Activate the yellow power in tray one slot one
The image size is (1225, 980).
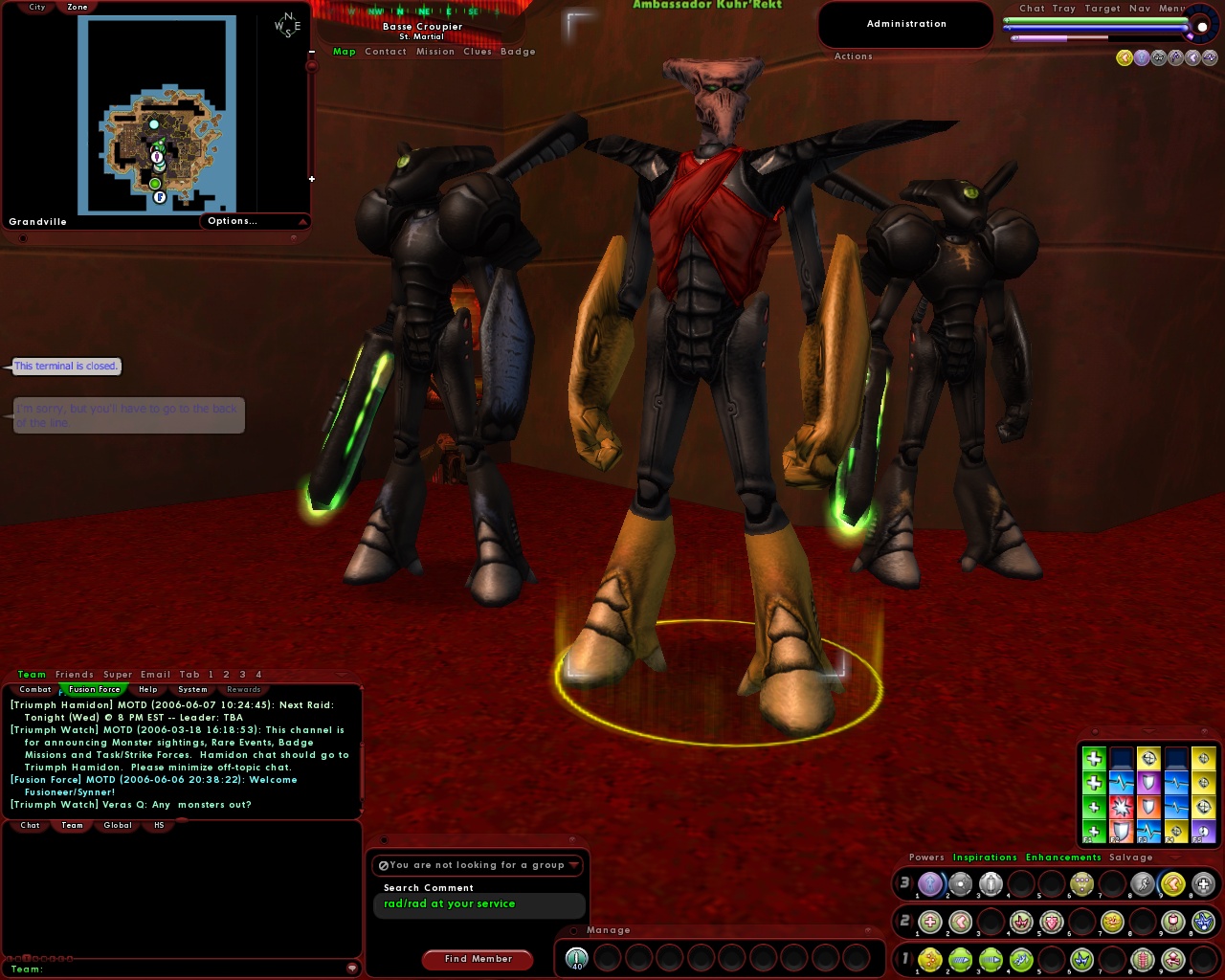[x=929, y=961]
